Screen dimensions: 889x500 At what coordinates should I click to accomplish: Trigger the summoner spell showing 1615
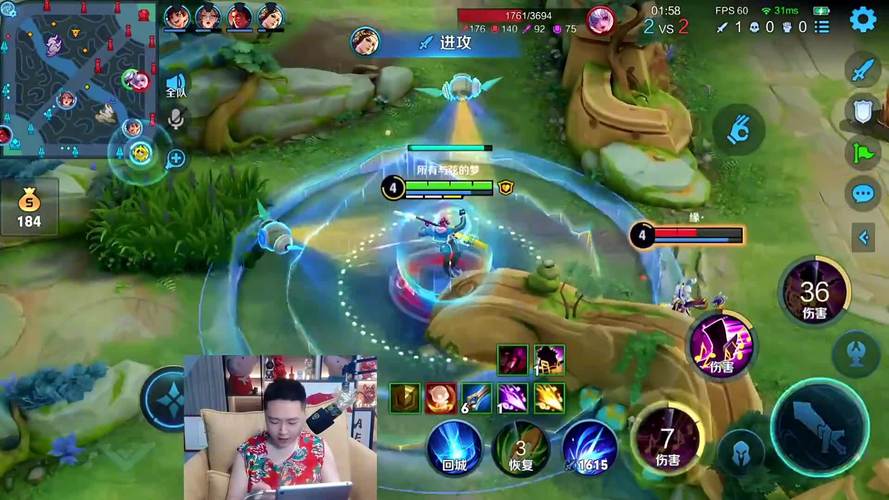[589, 446]
